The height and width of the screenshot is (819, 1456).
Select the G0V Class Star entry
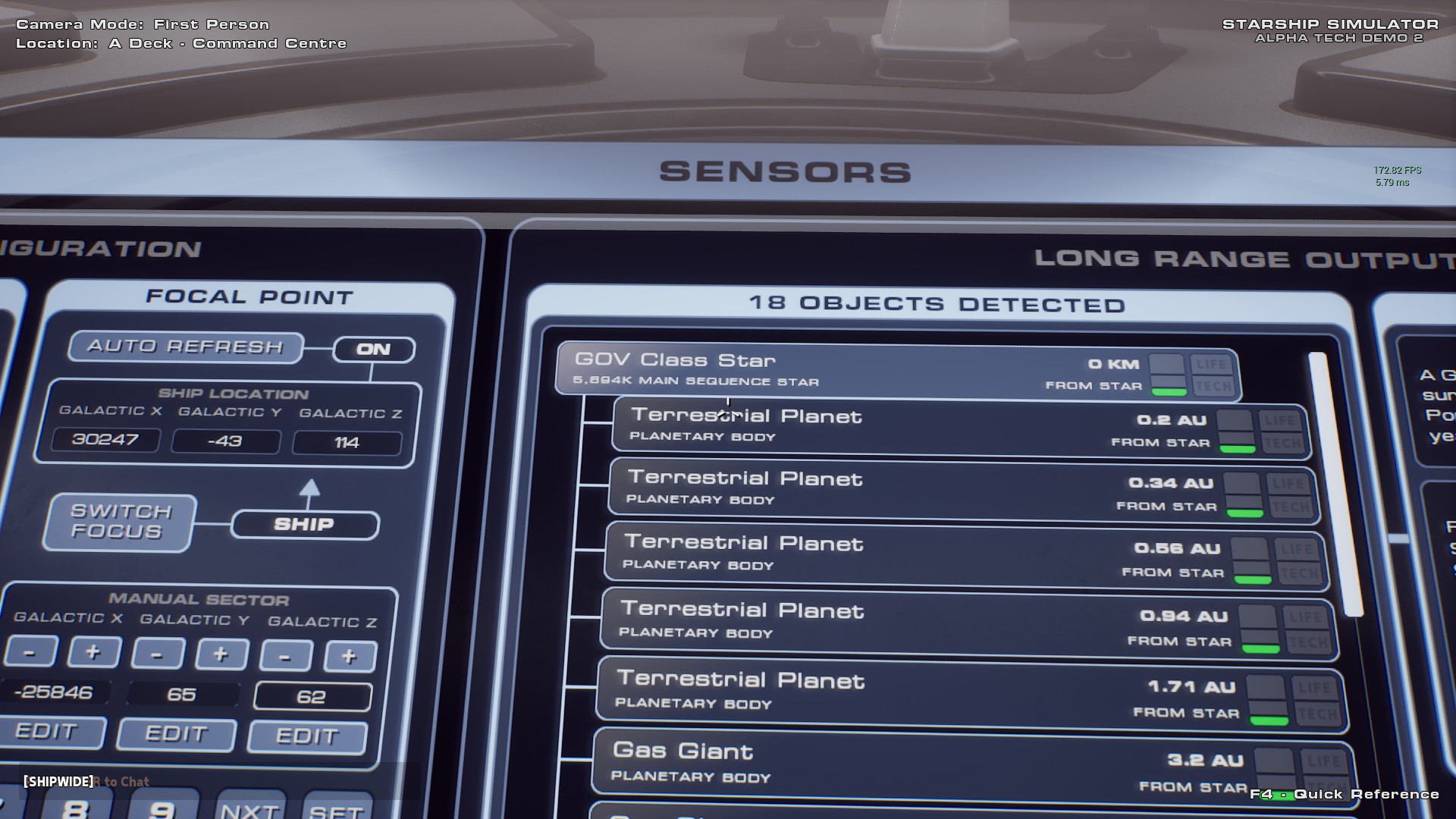834,370
